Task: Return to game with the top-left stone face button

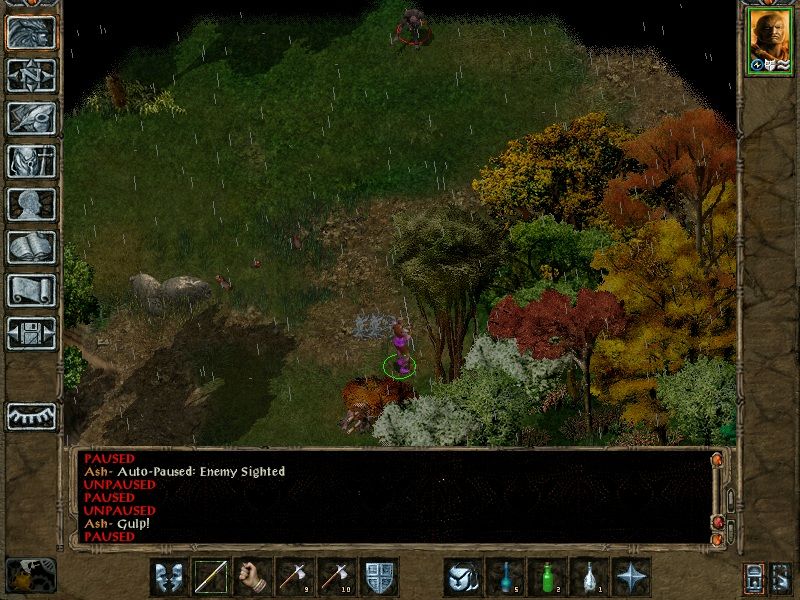Action: point(31,32)
